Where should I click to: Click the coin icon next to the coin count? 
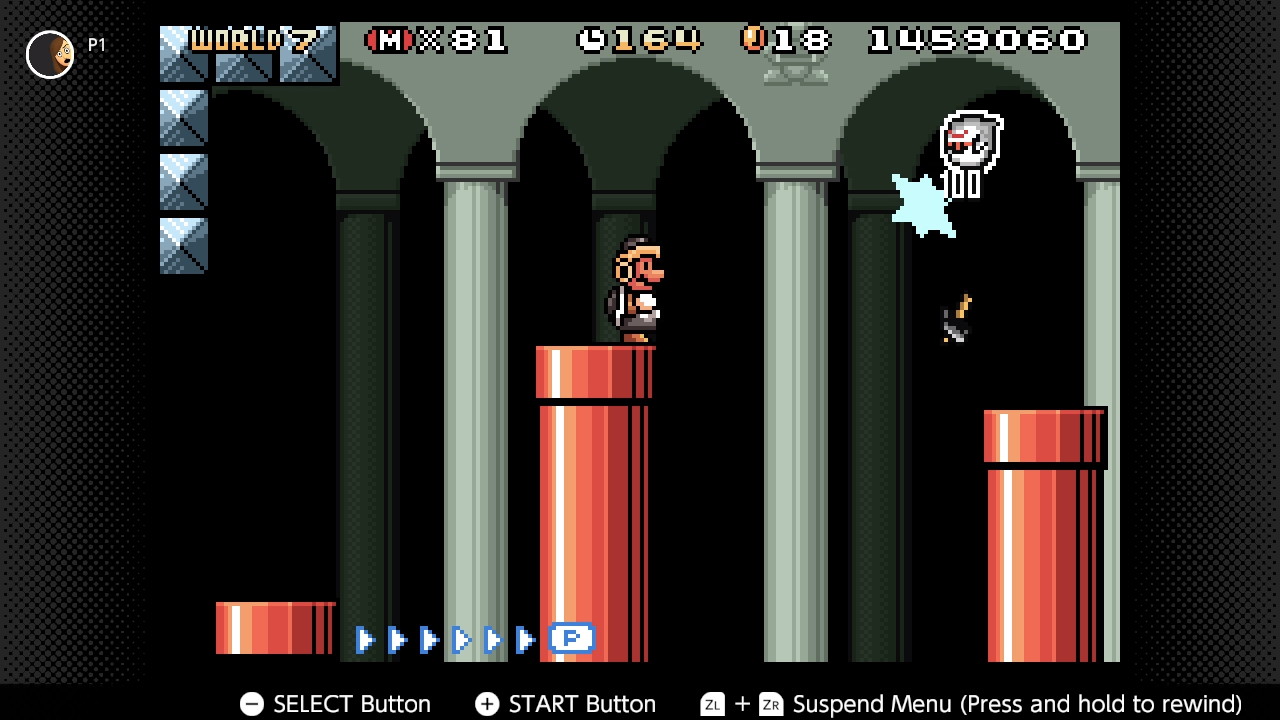[753, 39]
